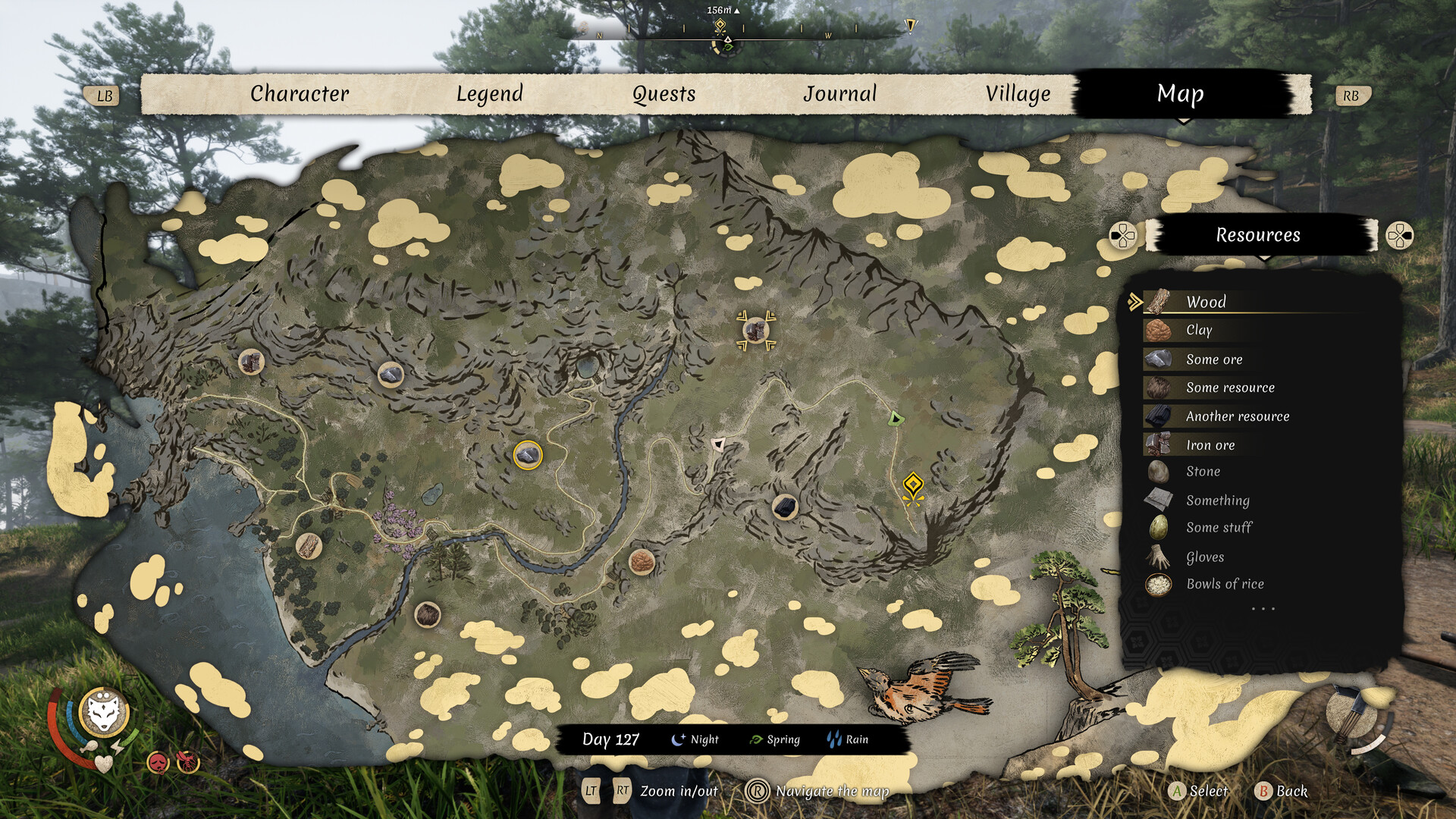Switch to the Character tab
Viewport: 1456px width, 819px height.
coord(300,94)
